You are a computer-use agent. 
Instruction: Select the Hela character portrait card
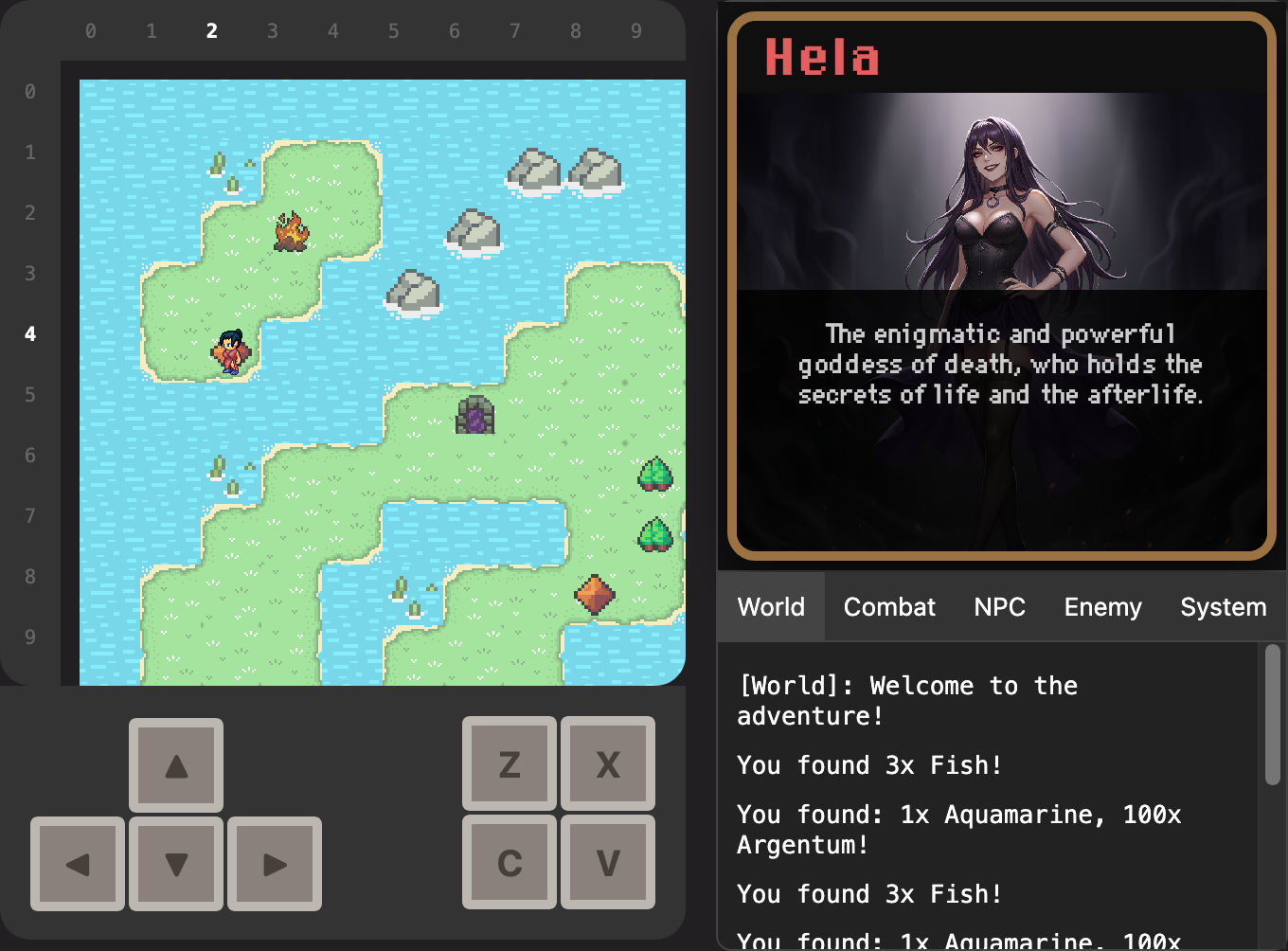[1002, 285]
